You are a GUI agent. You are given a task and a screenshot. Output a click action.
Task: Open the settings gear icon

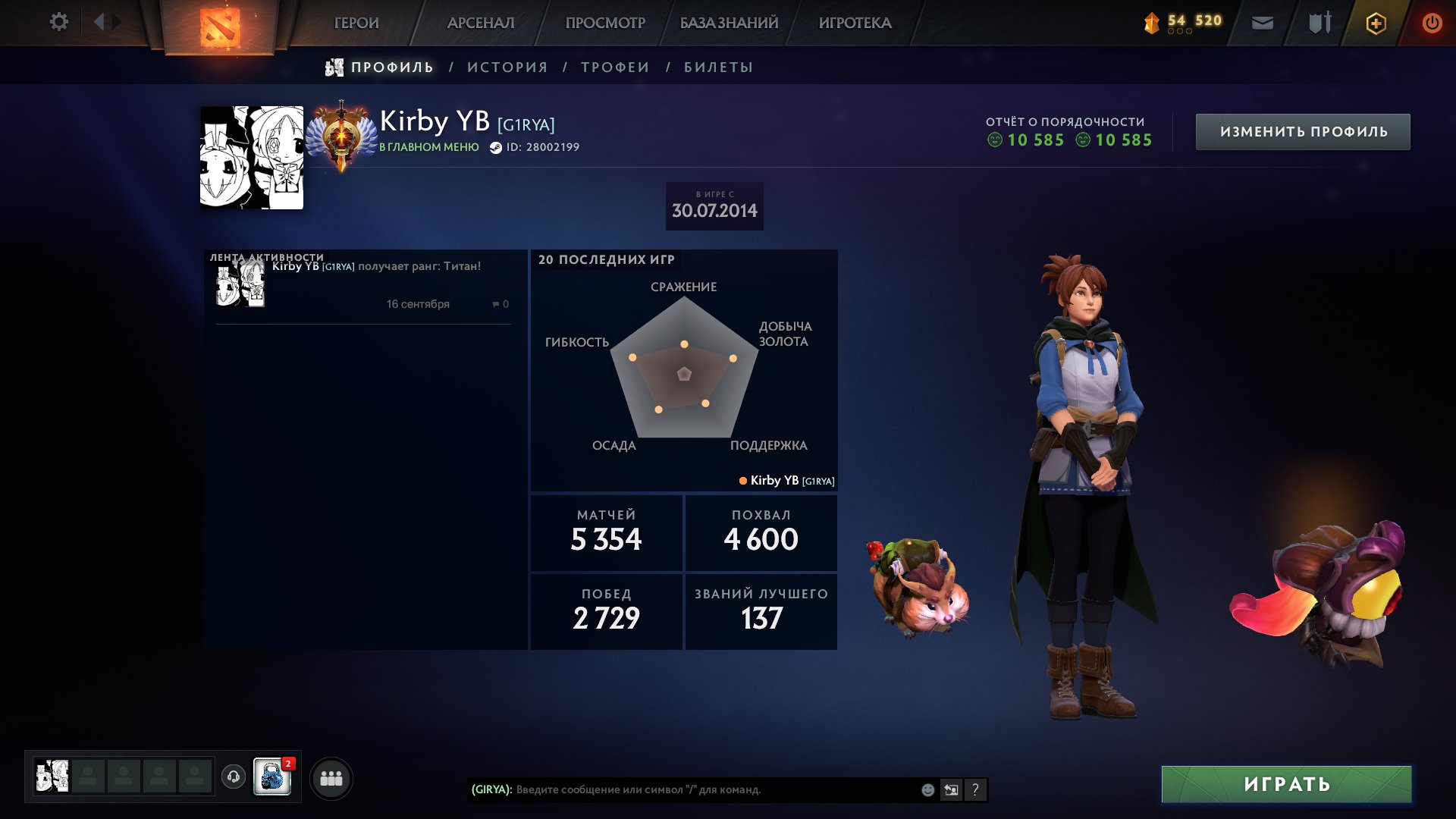58,22
